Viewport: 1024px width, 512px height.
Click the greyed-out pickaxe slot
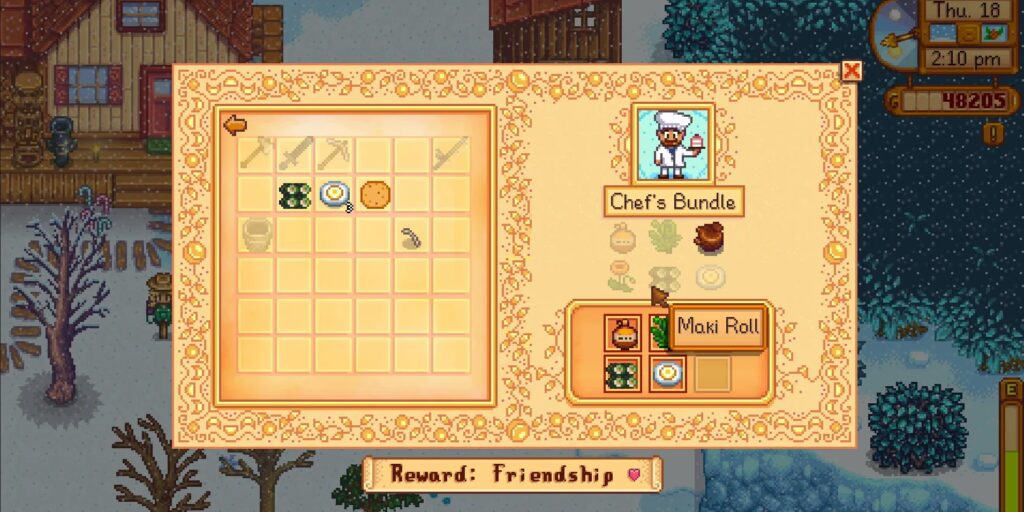335,154
